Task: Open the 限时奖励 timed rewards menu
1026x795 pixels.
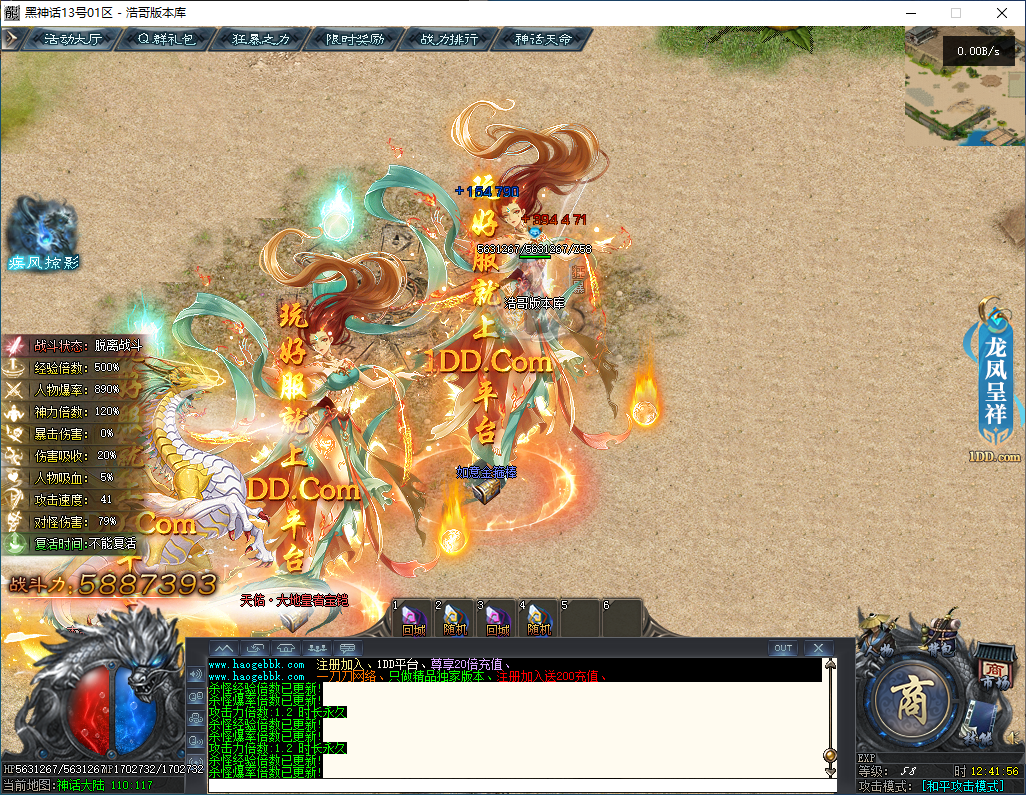Action: pos(354,40)
